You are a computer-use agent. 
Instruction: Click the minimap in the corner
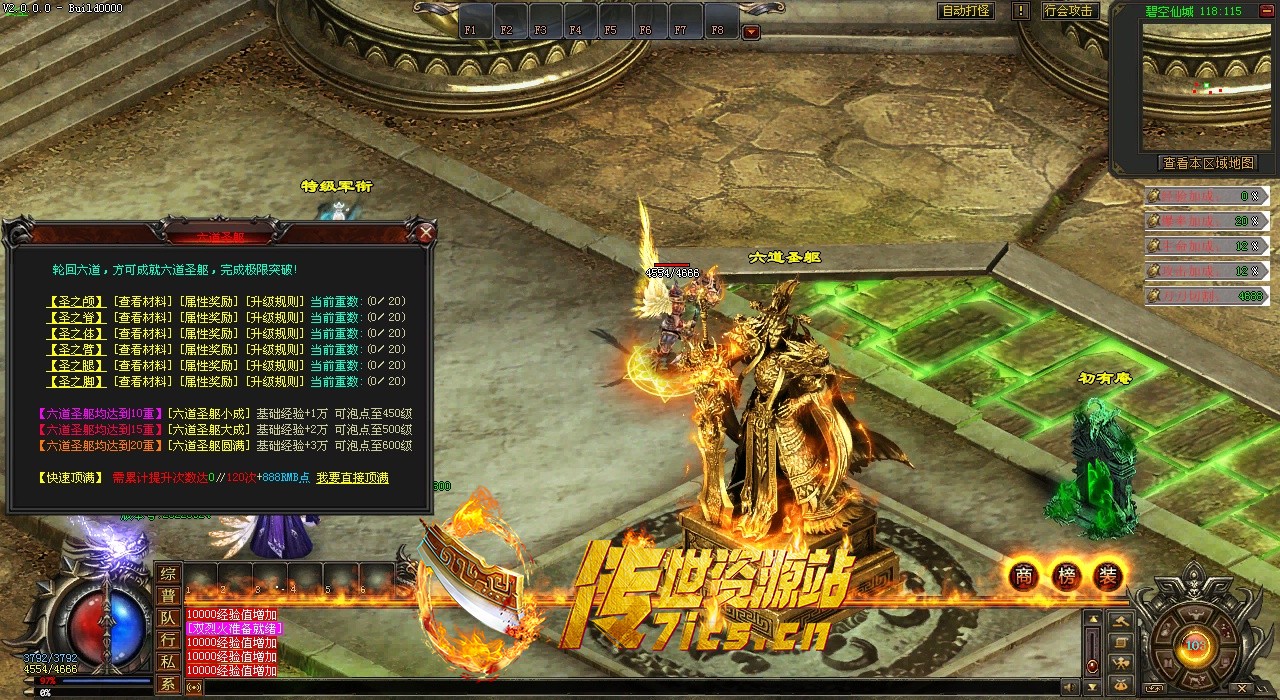click(x=1199, y=85)
